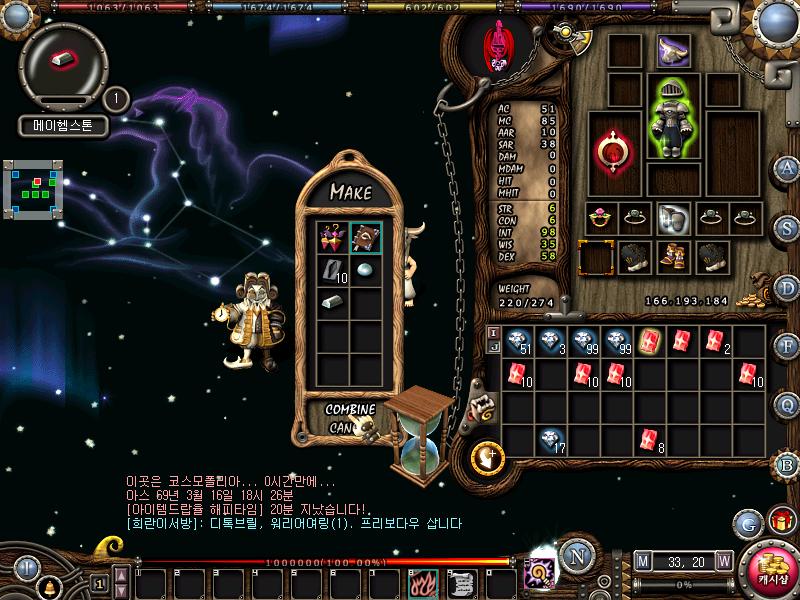The height and width of the screenshot is (600, 800).
Task: Choose the question-mark gem item in Make grid
Action: (x=333, y=238)
